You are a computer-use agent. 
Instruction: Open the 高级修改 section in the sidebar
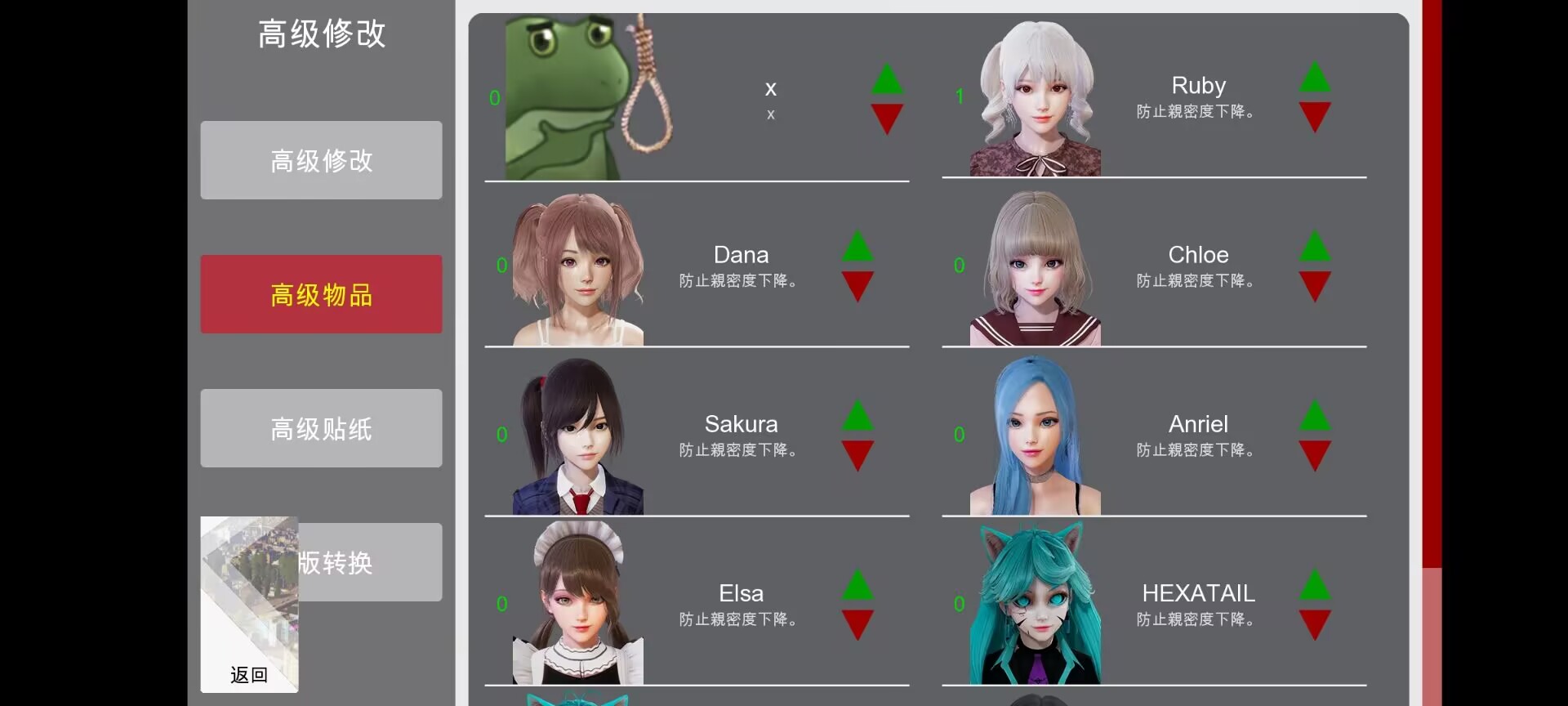(x=320, y=160)
